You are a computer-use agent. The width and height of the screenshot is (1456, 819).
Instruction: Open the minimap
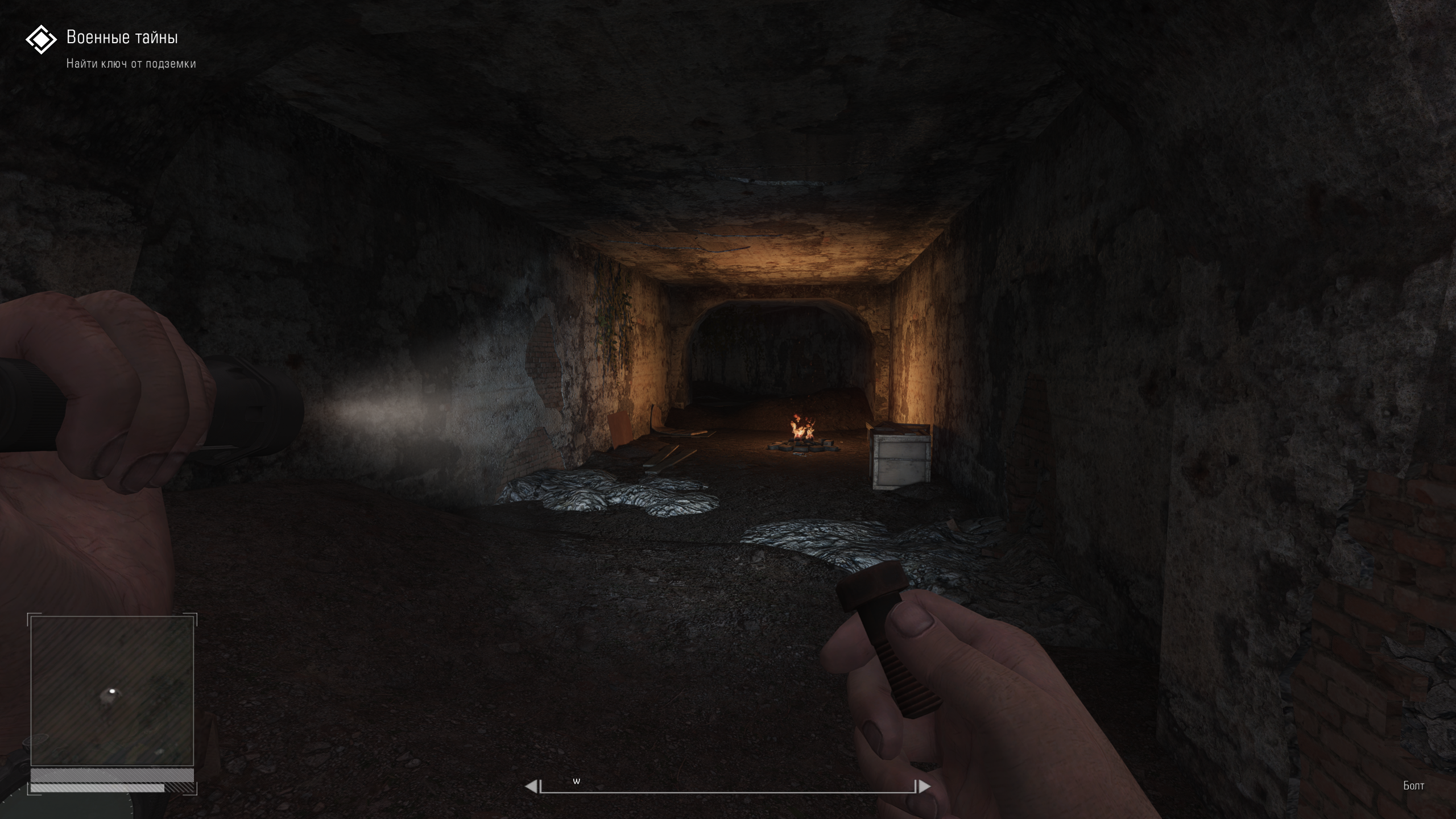click(112, 690)
